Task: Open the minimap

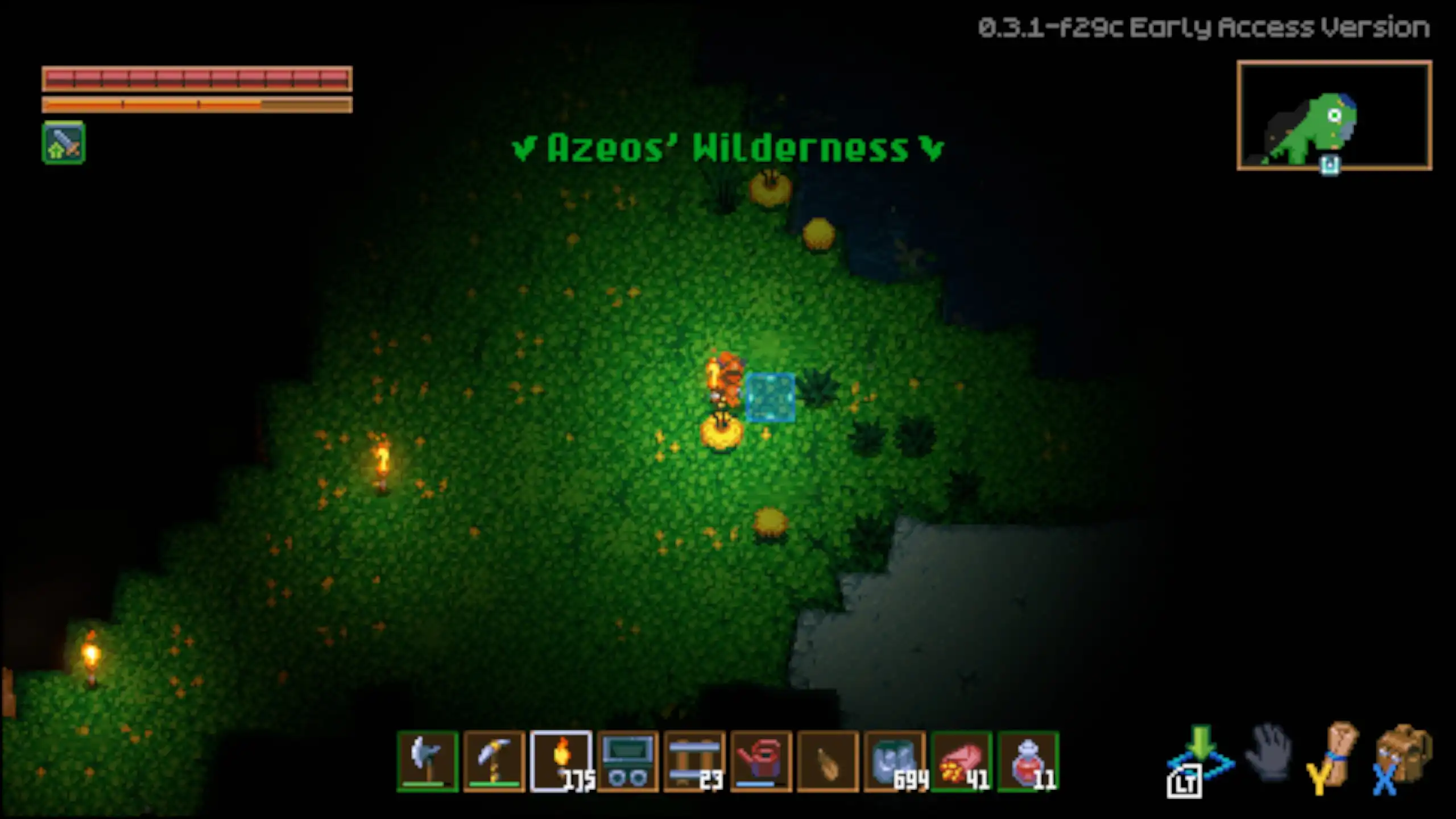Action: click(1334, 115)
